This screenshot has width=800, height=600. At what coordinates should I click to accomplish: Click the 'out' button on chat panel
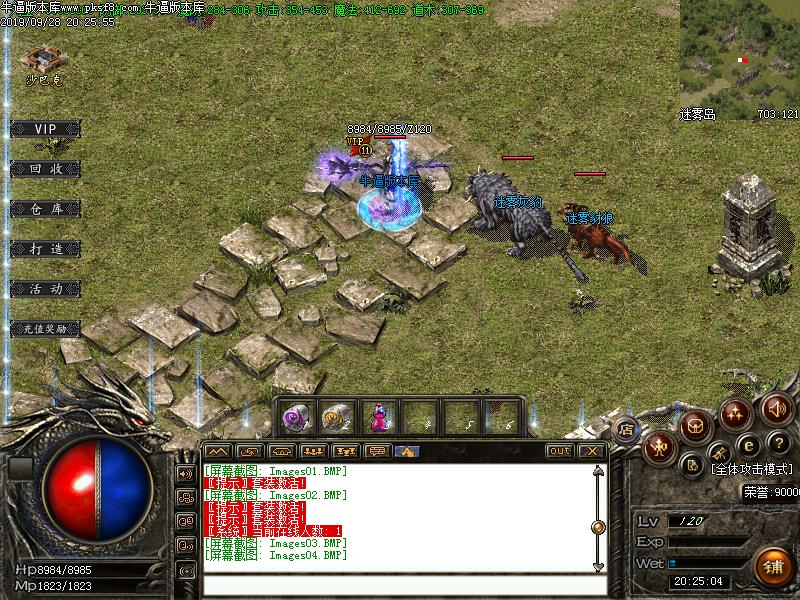coord(560,451)
